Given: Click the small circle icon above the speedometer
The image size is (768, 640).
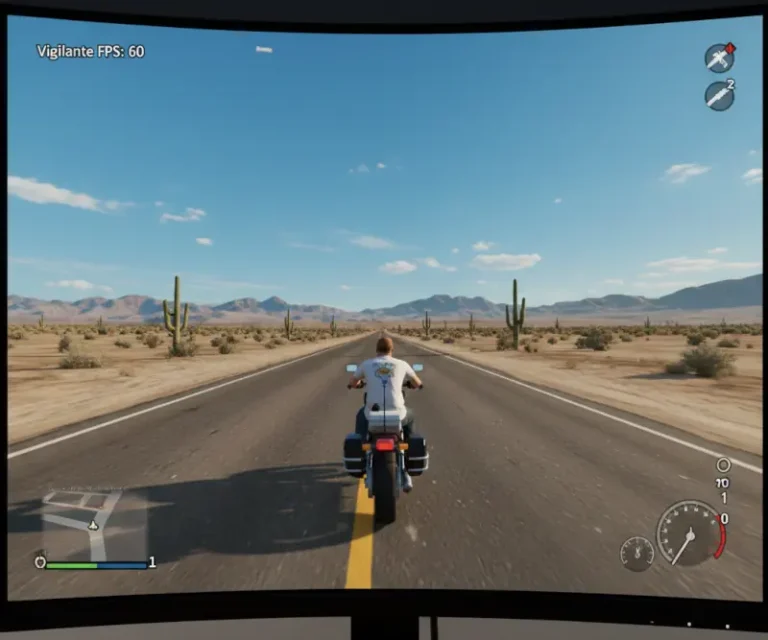Looking at the screenshot, I should (x=723, y=465).
